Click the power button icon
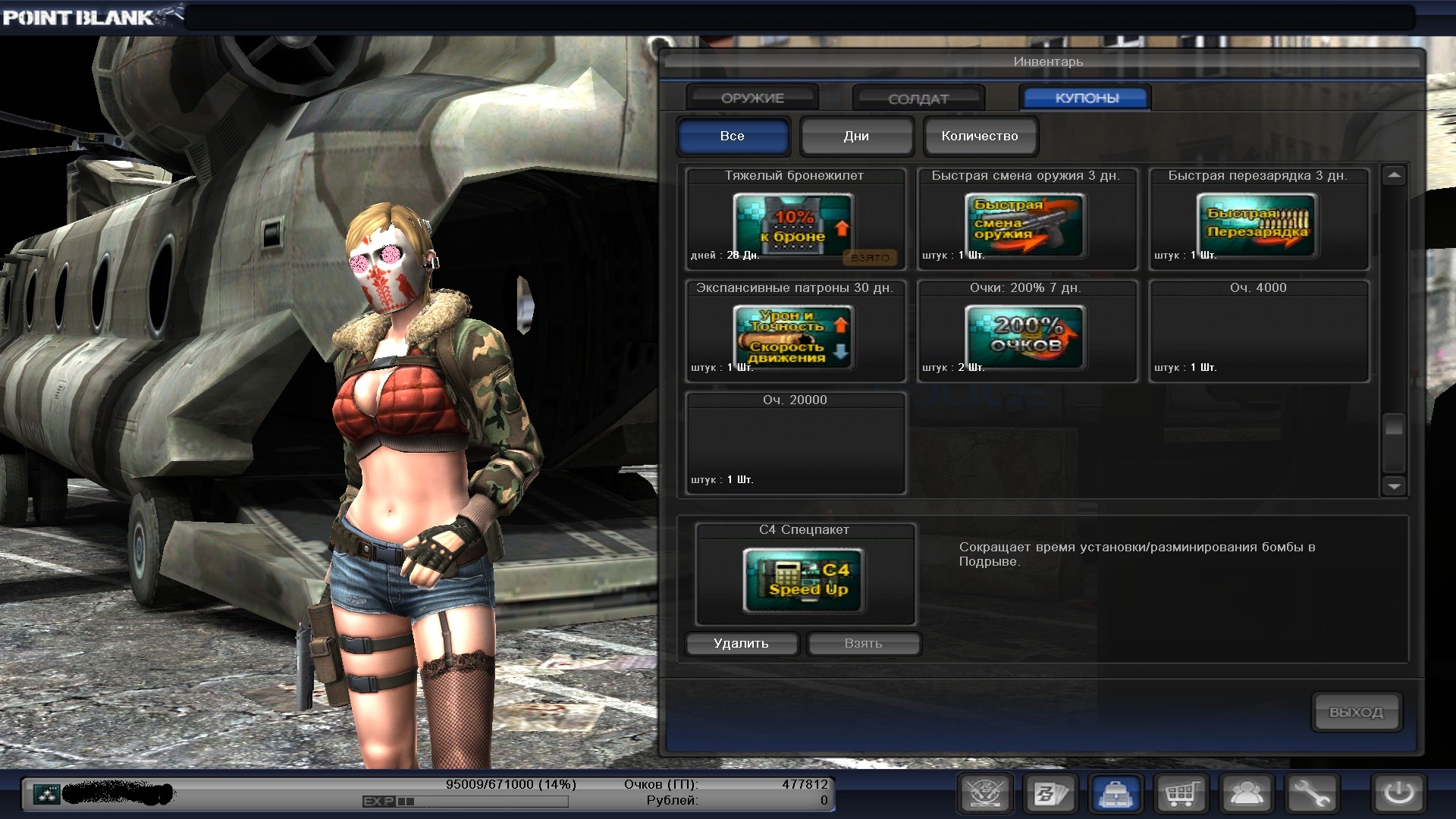 click(1398, 794)
